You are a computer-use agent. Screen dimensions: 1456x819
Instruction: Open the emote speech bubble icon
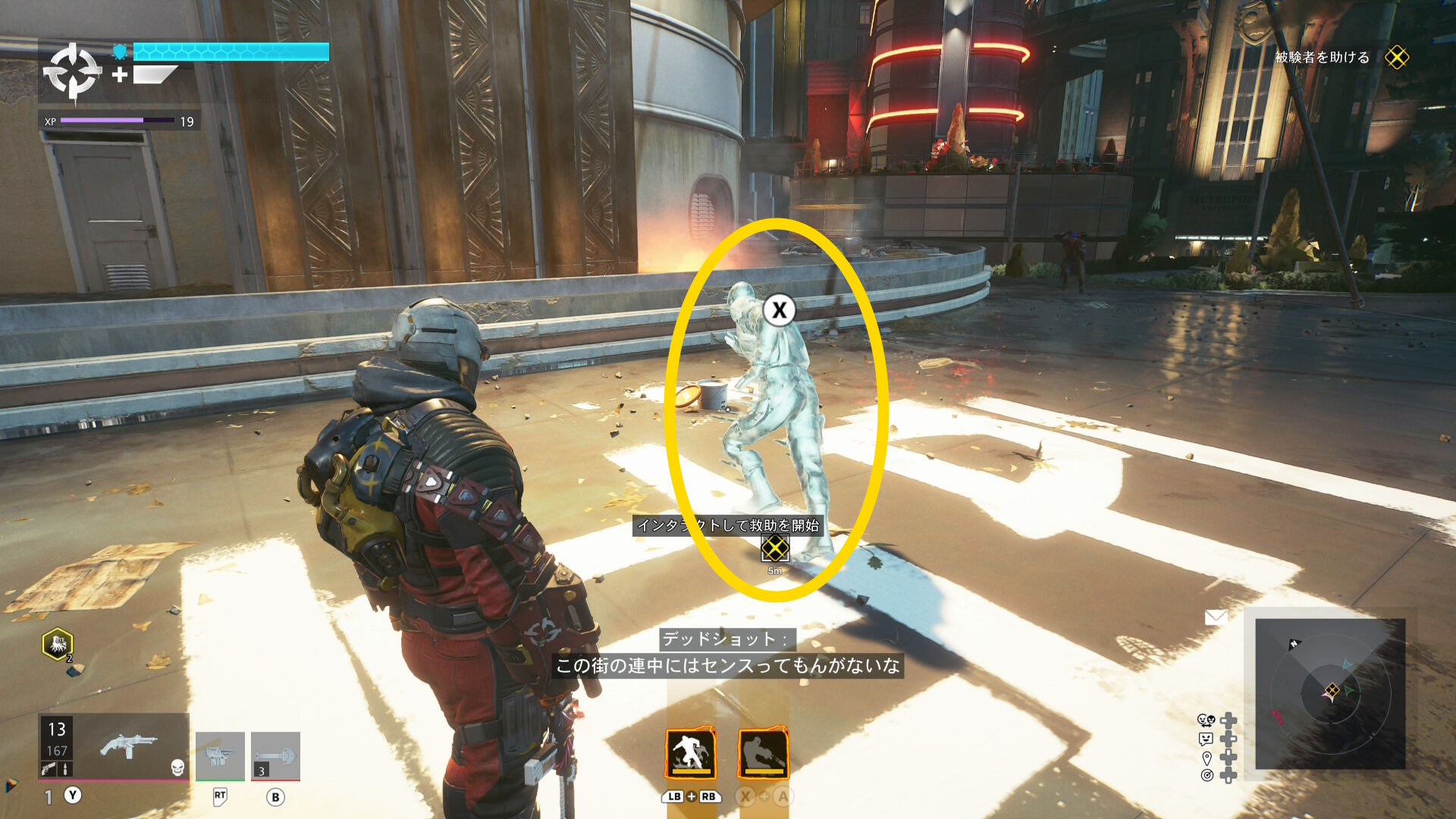point(1206,739)
